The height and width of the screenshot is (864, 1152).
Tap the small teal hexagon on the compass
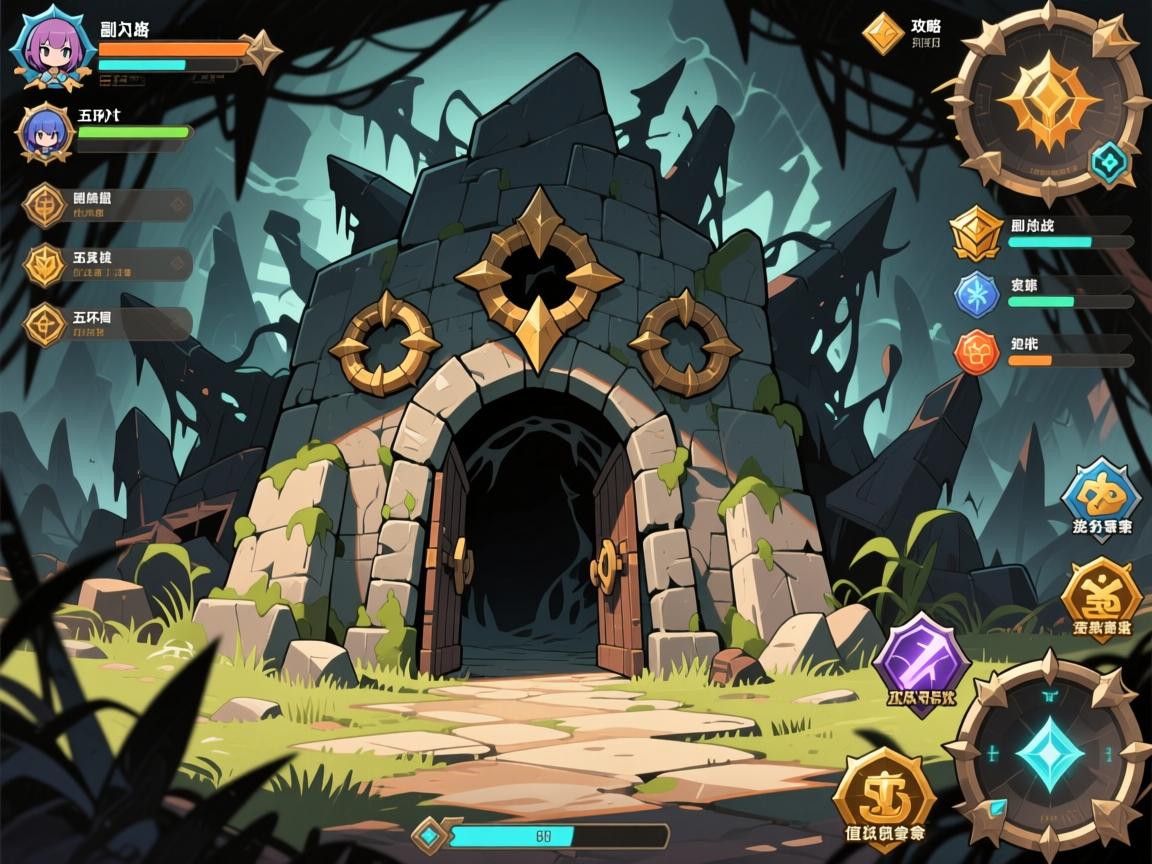click(1108, 161)
